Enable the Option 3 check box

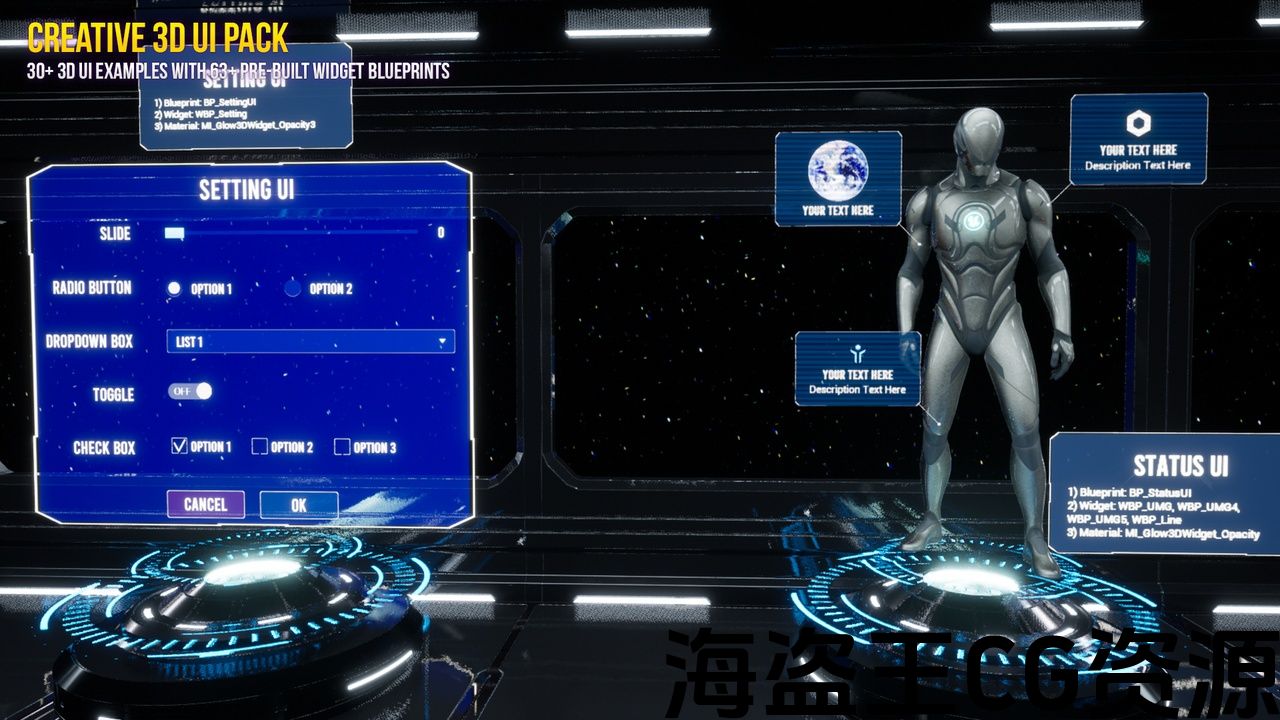click(x=342, y=447)
